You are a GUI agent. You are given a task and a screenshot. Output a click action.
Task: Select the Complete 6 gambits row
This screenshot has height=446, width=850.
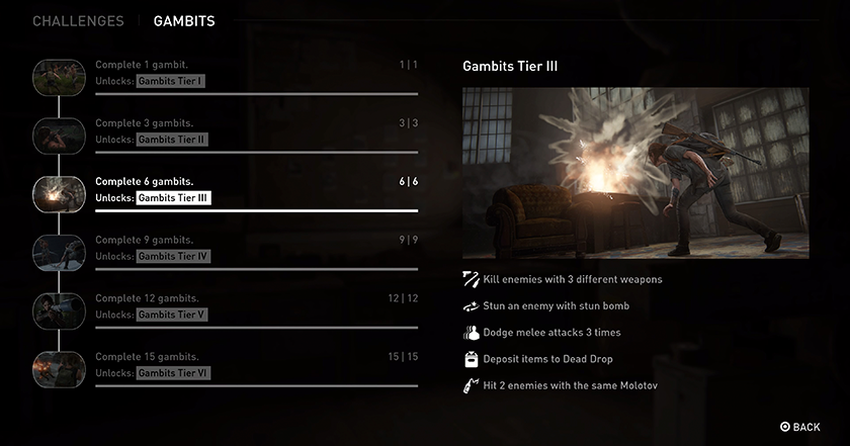(256, 190)
